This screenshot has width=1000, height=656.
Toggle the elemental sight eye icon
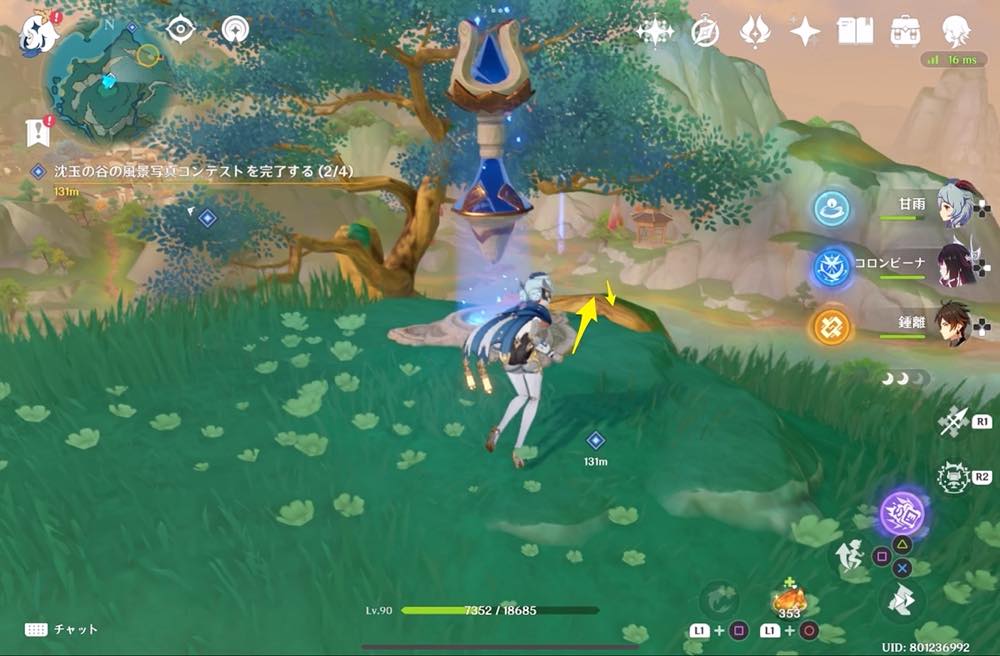pos(180,28)
